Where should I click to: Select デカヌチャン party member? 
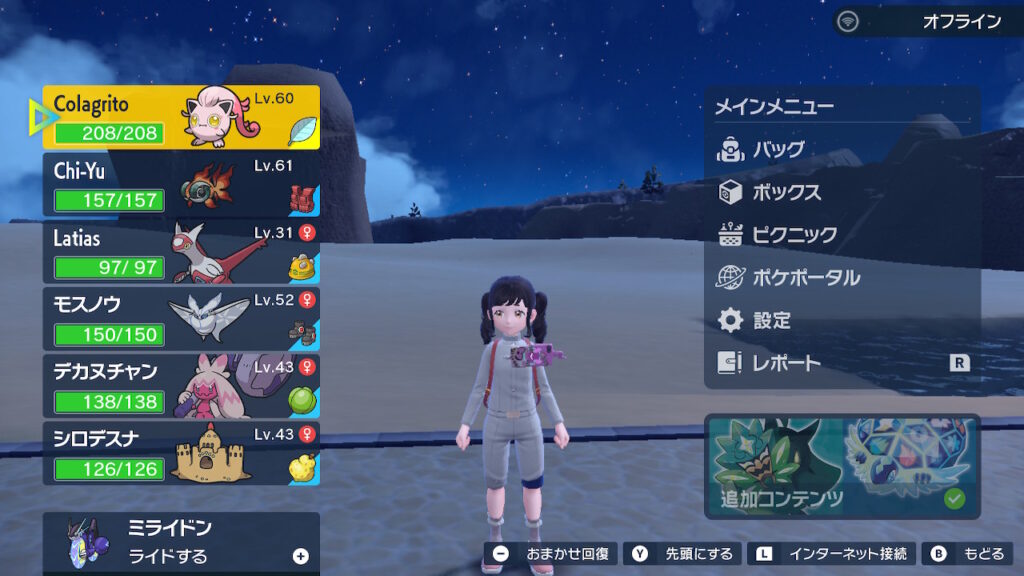(x=181, y=386)
